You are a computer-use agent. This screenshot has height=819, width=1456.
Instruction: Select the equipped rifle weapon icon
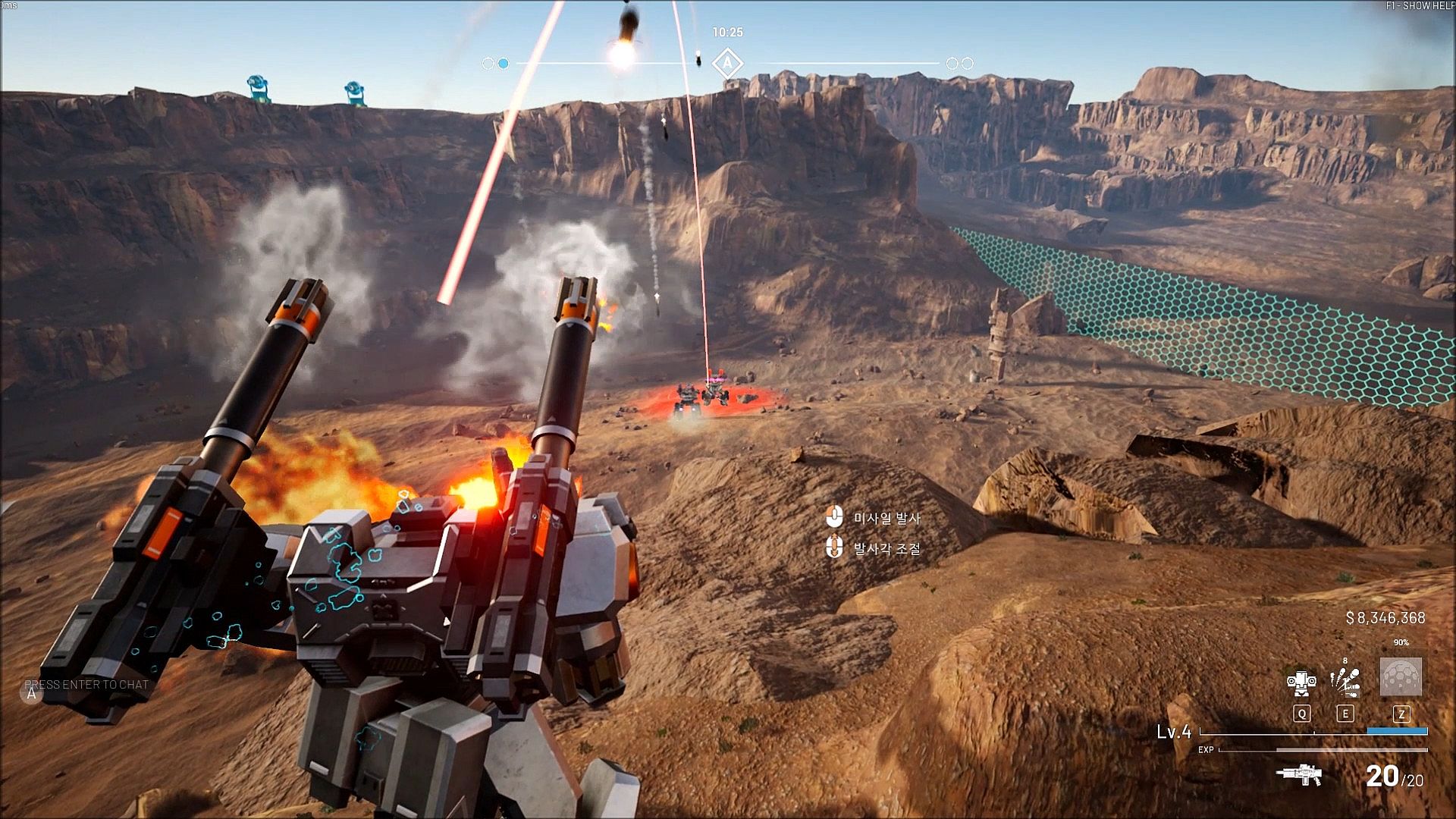pyautogui.click(x=1299, y=775)
